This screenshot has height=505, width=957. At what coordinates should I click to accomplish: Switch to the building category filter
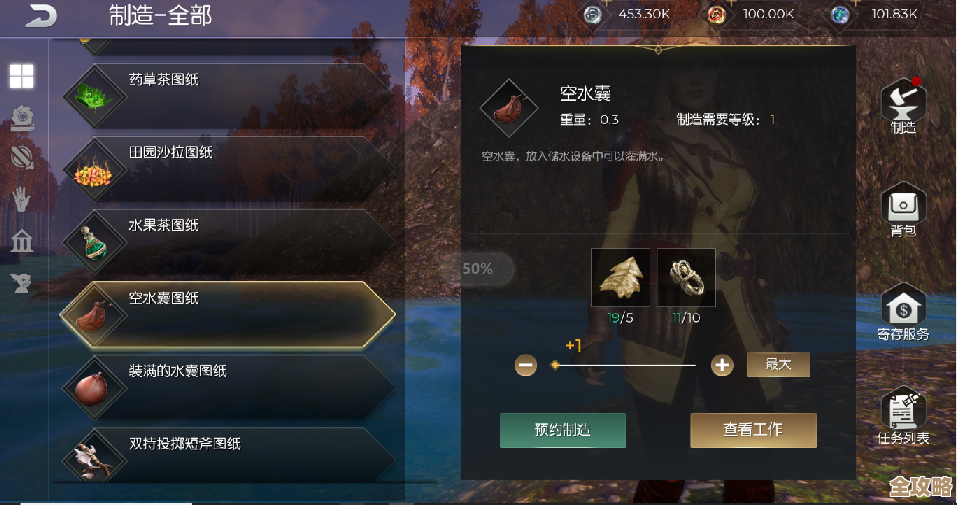[x=21, y=241]
